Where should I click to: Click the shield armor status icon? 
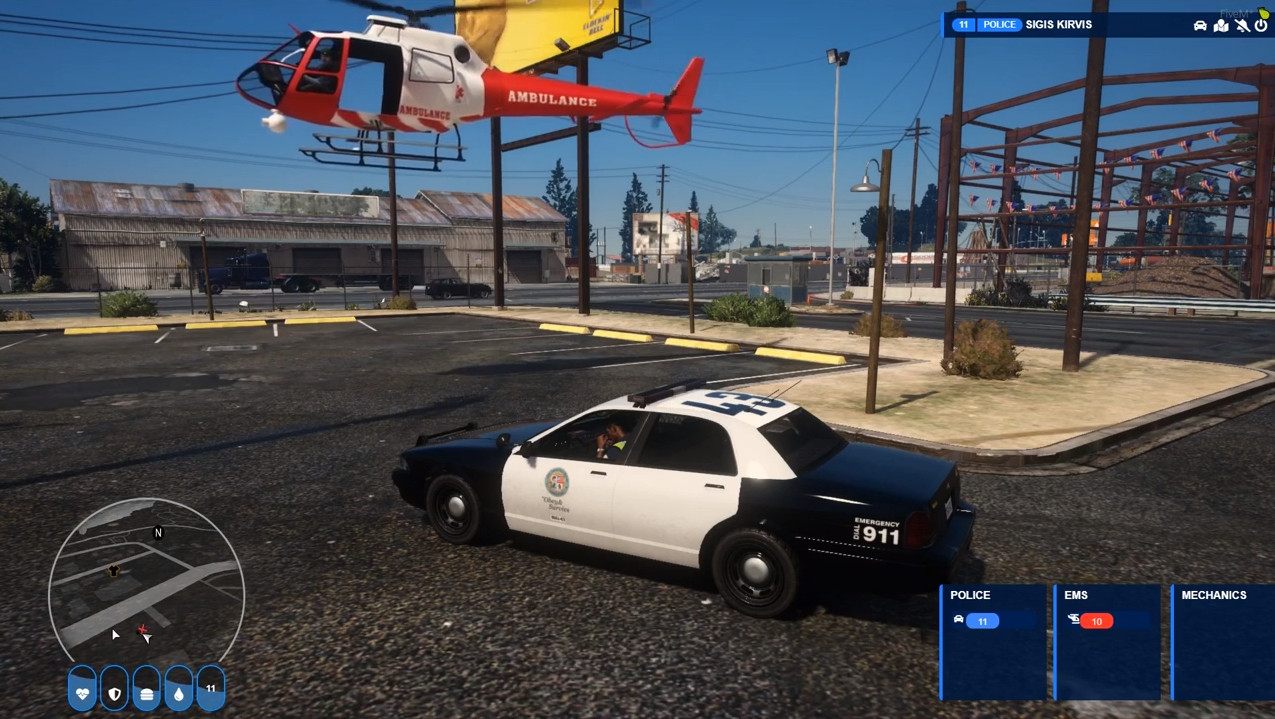pyautogui.click(x=115, y=690)
